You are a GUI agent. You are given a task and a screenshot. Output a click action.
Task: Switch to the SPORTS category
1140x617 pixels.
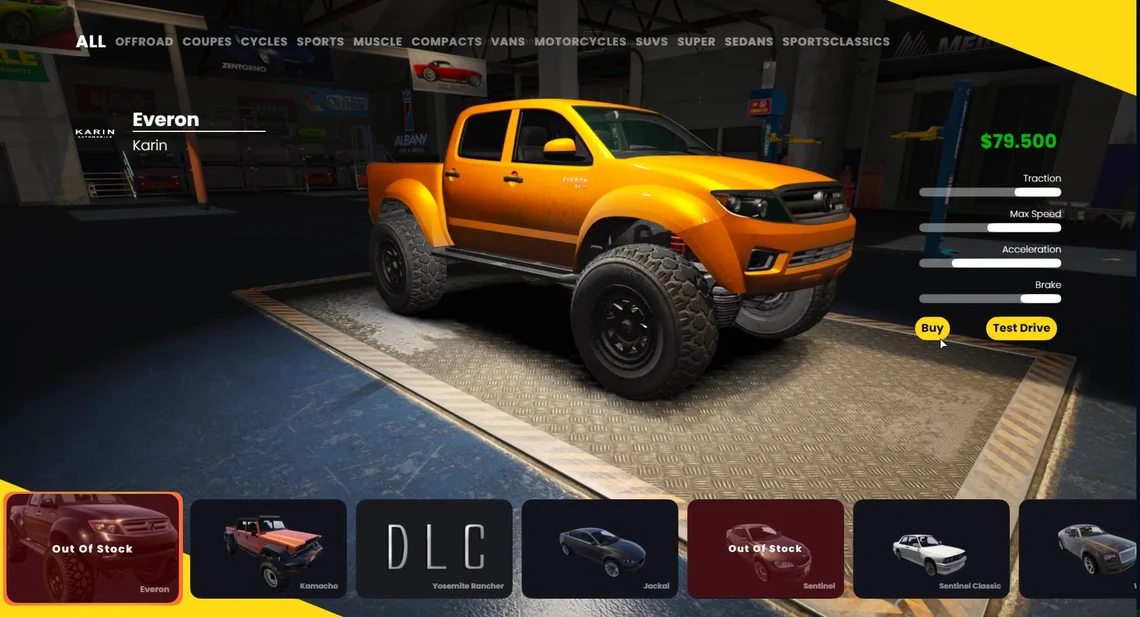tap(320, 42)
